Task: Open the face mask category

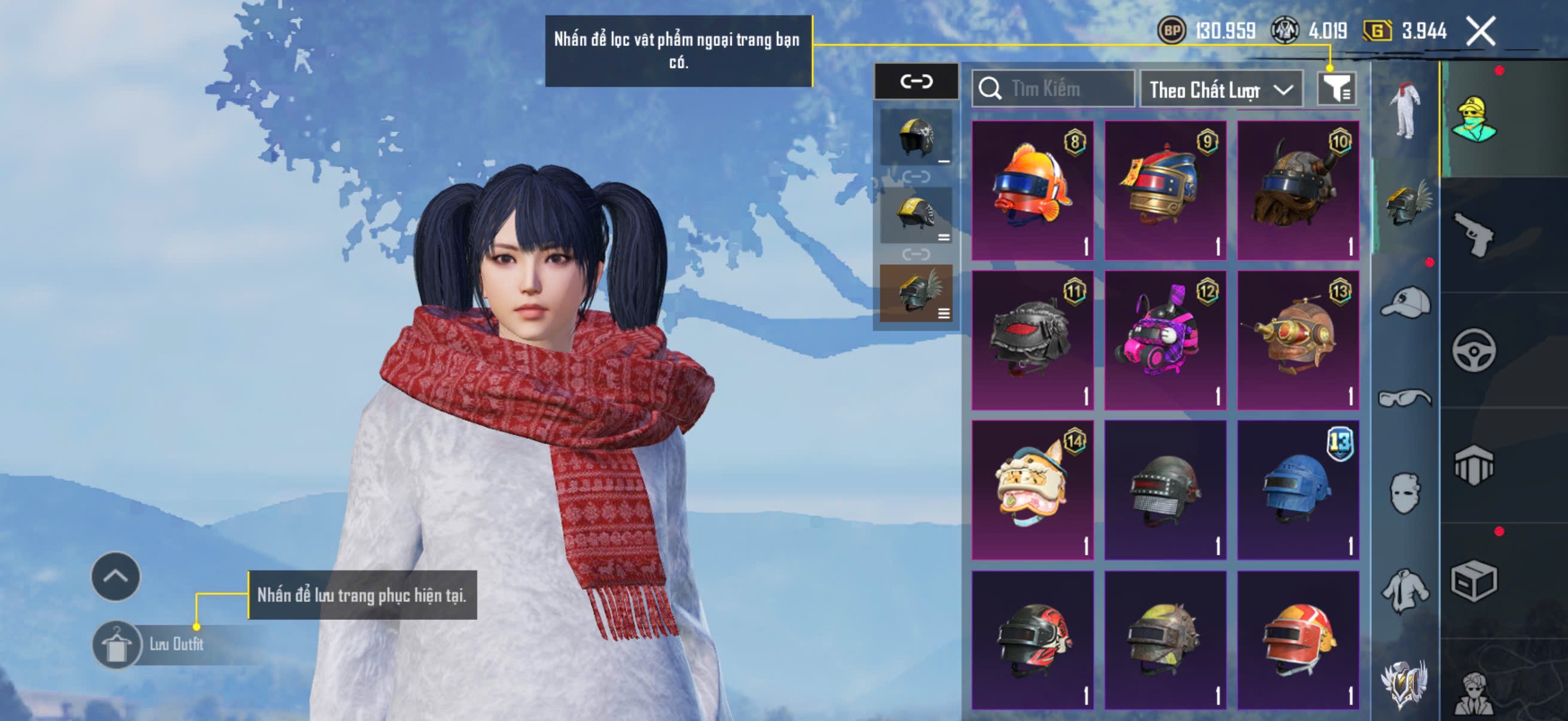Action: click(1405, 493)
